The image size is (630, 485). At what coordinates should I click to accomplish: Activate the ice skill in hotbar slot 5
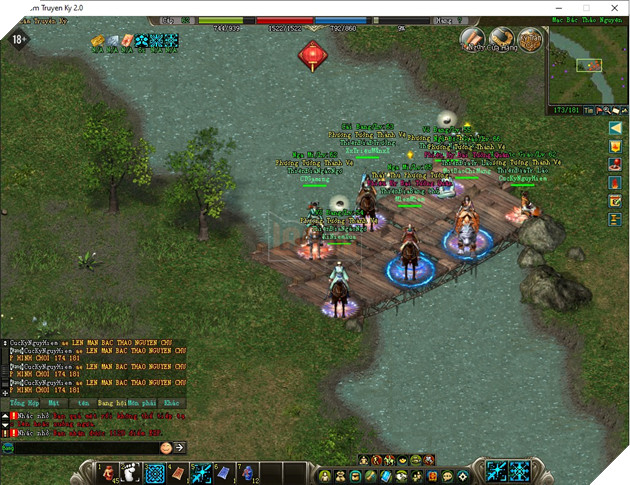[201, 472]
